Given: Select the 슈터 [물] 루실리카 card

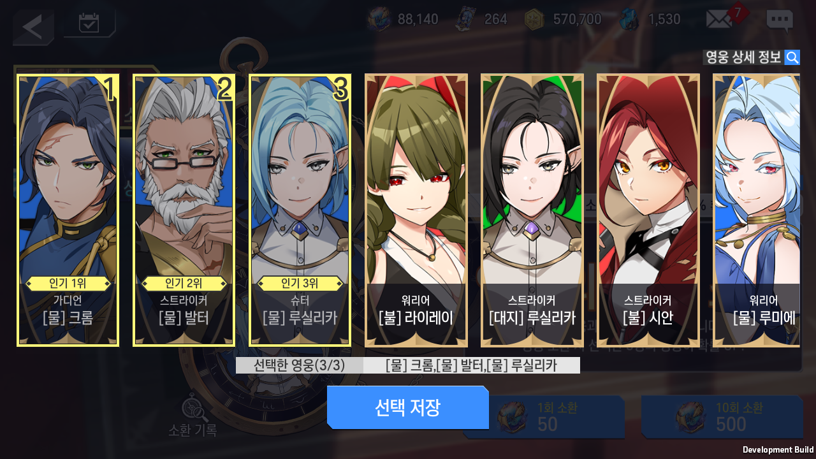Looking at the screenshot, I should [x=300, y=210].
